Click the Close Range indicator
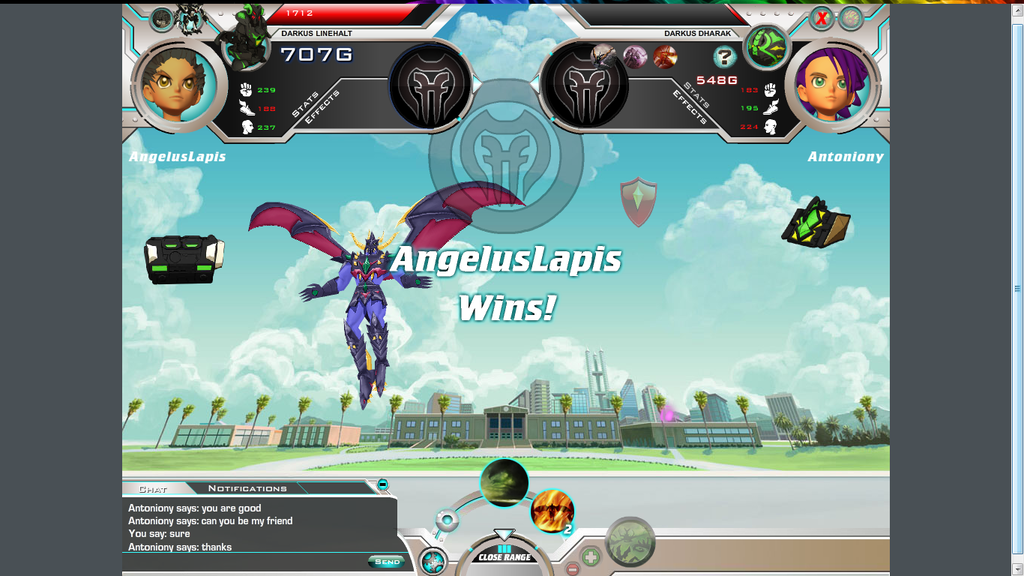 click(504, 556)
